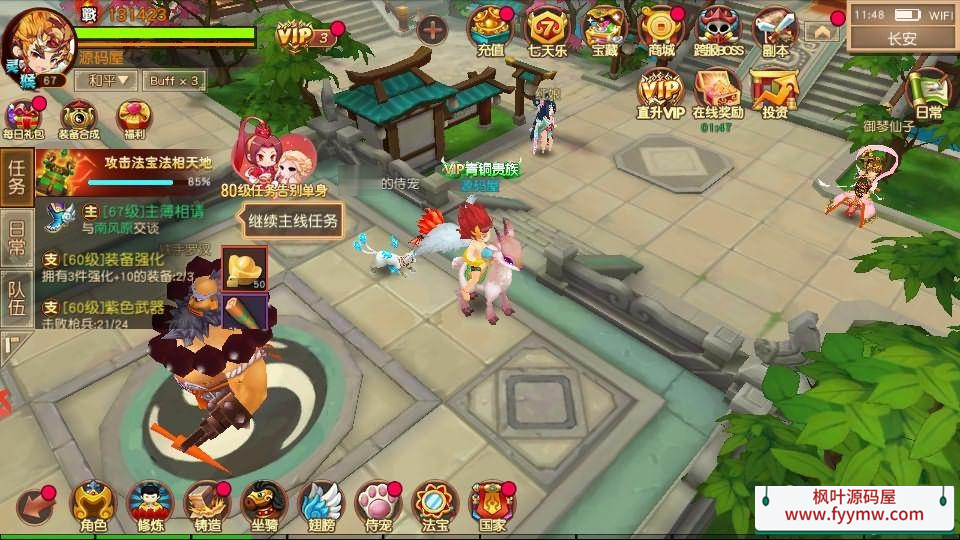This screenshot has width=960, height=540.
Task: Open the 商城 shop
Action: click(x=661, y=30)
